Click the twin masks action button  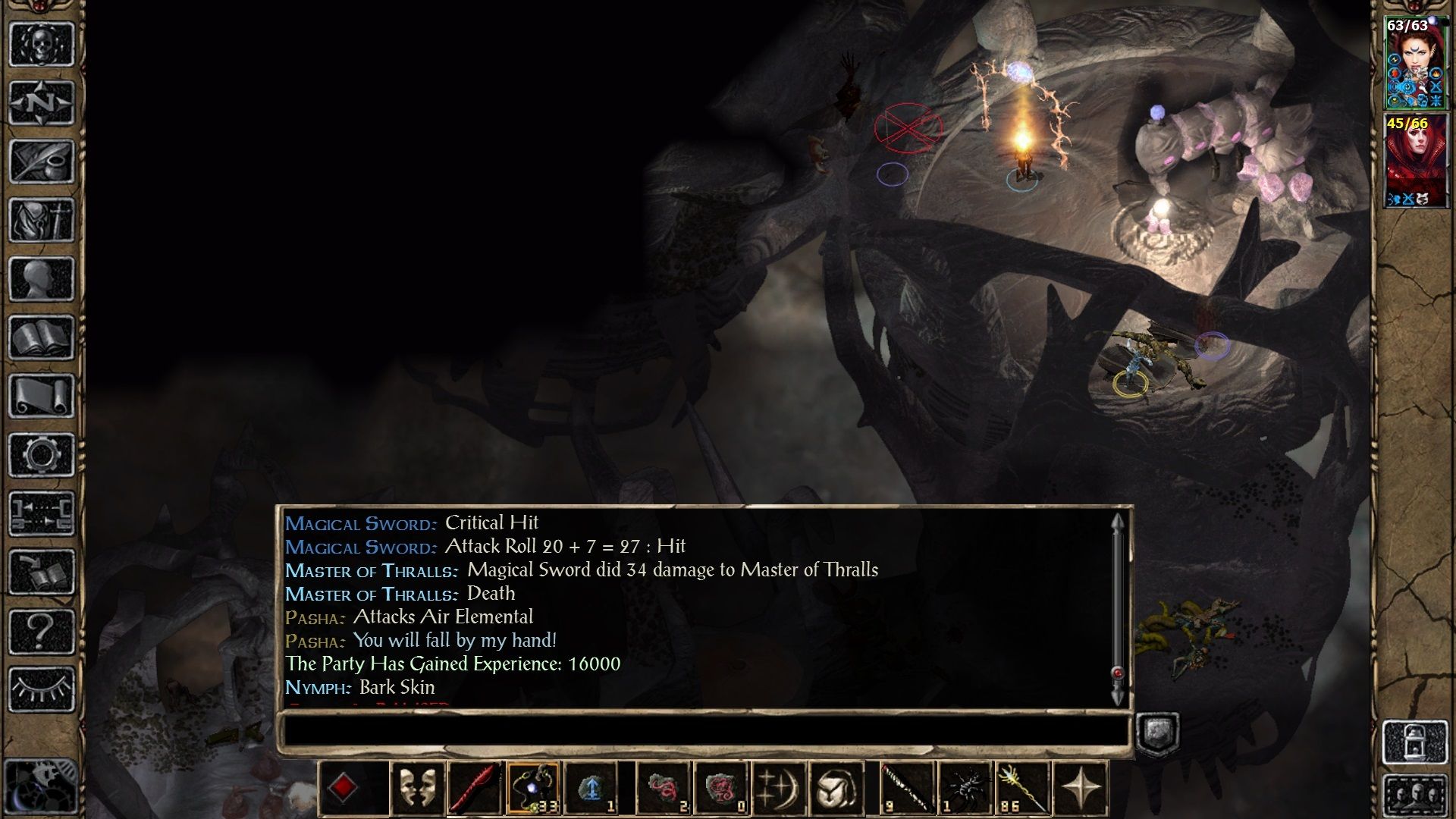(417, 789)
